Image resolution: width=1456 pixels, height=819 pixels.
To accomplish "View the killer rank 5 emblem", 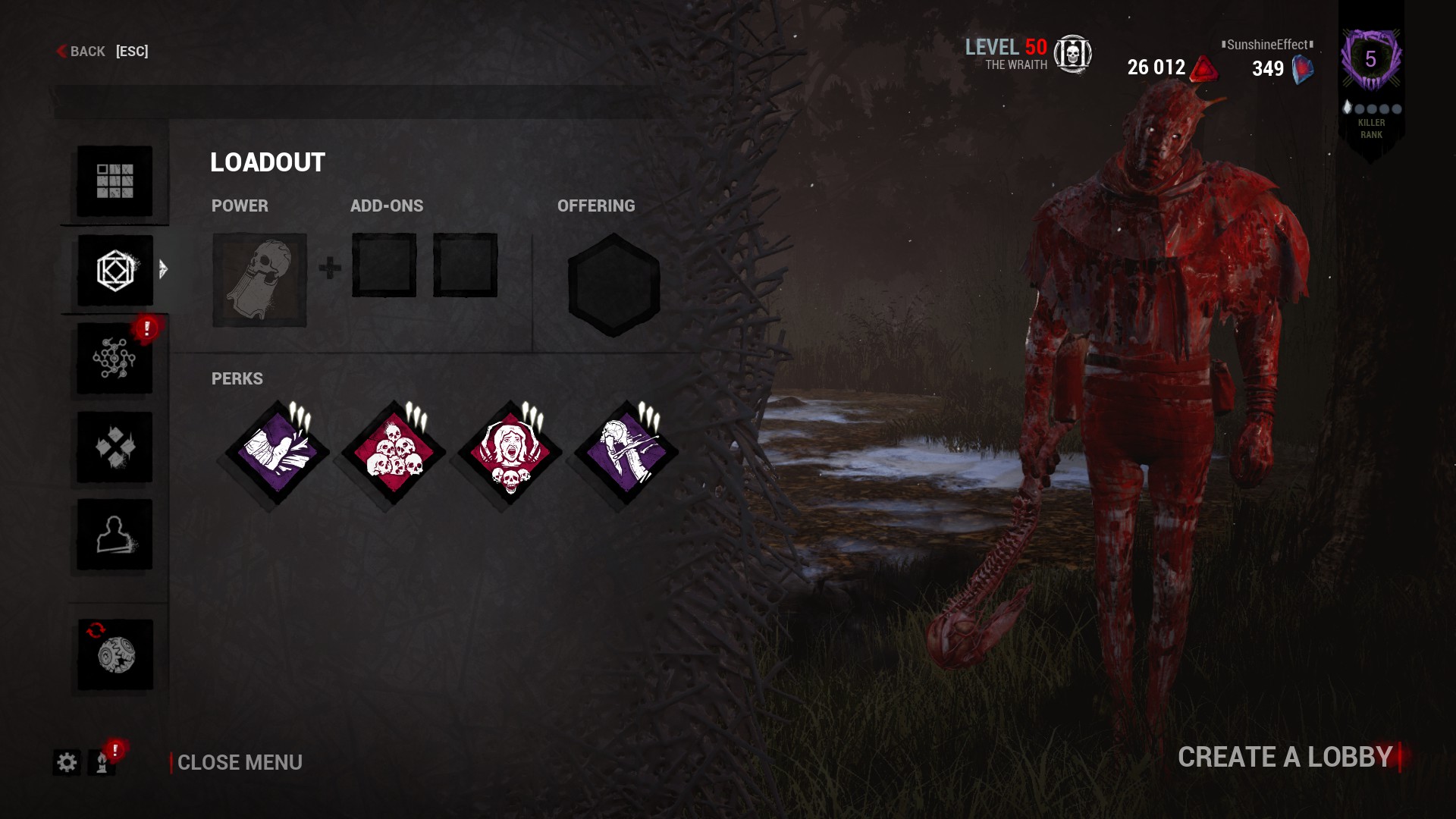I will pyautogui.click(x=1370, y=61).
